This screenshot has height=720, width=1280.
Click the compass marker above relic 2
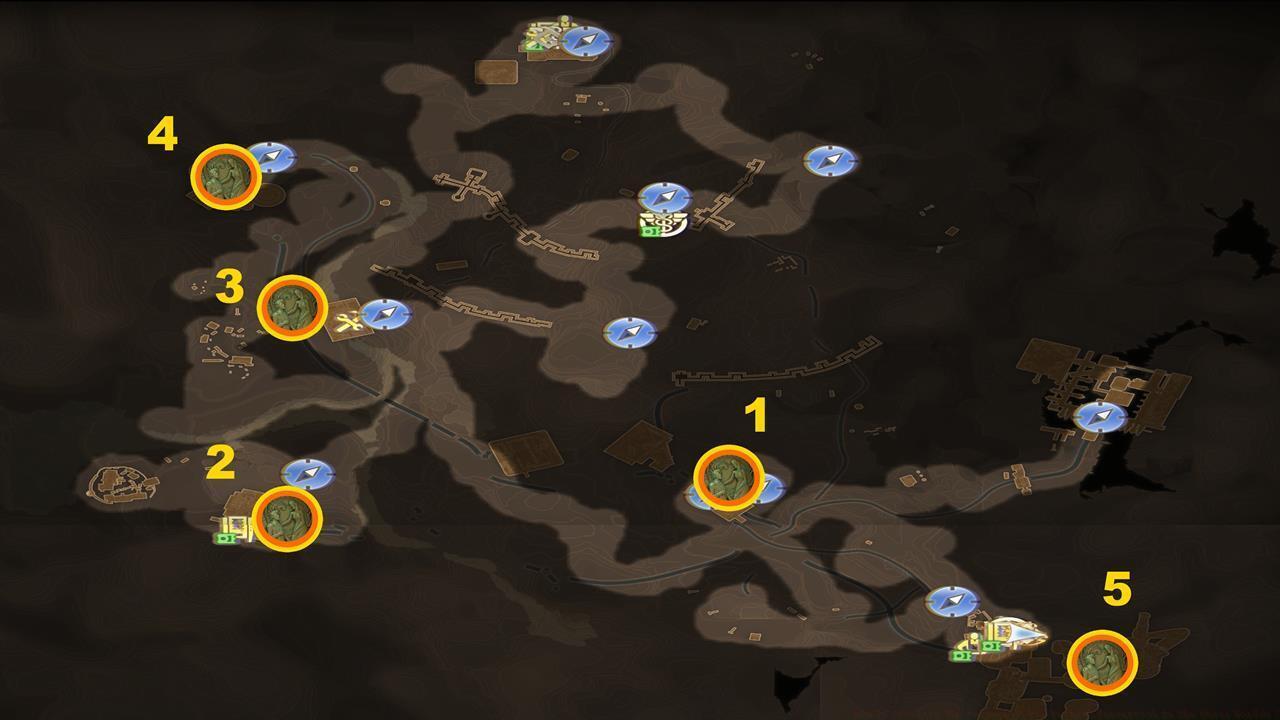[x=306, y=472]
